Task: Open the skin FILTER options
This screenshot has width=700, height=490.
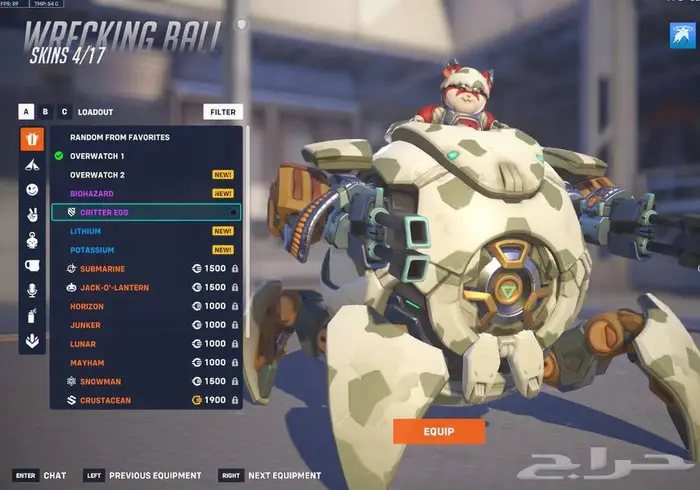Action: [222, 112]
